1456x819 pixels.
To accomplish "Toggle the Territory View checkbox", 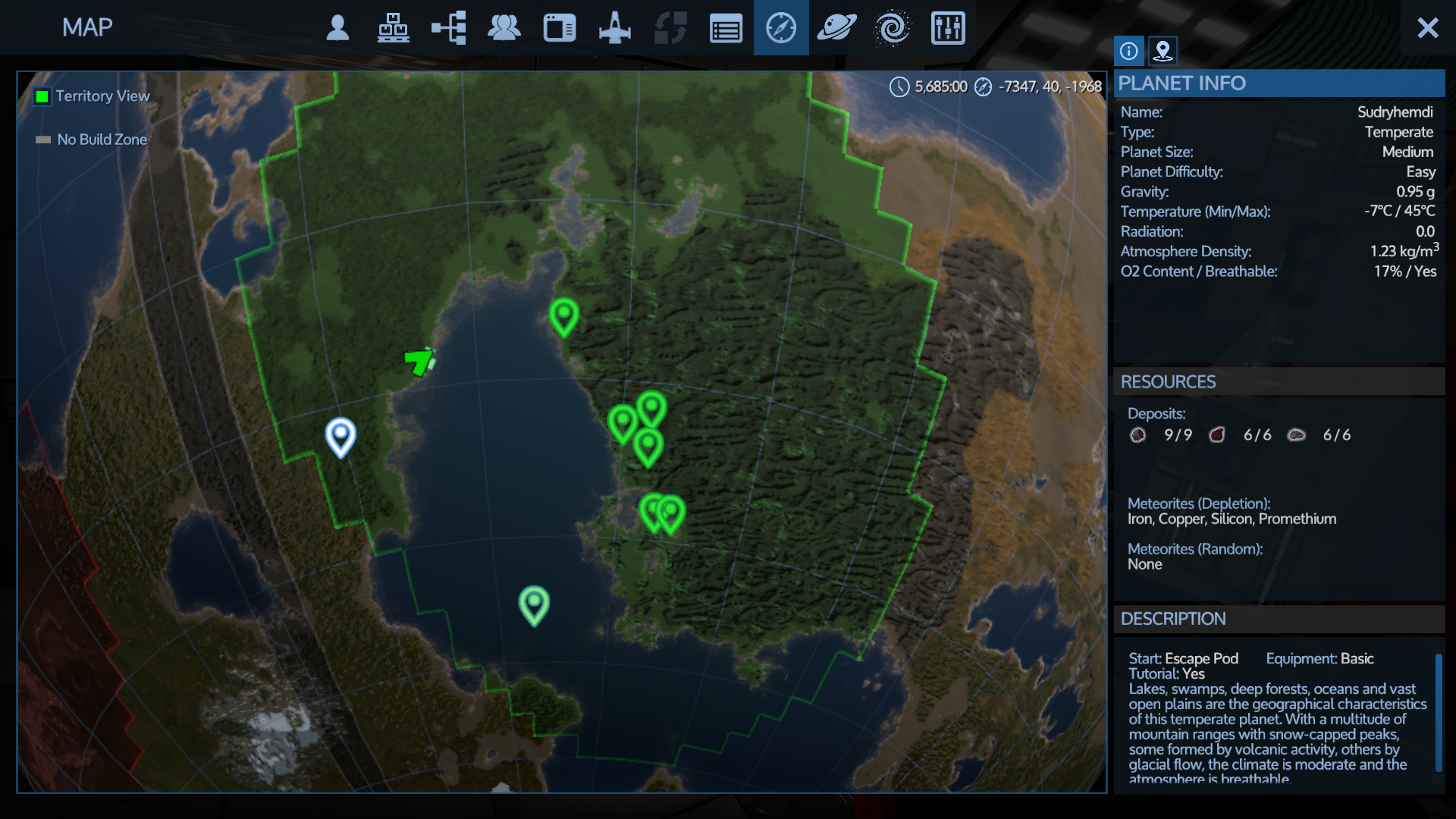I will click(42, 96).
